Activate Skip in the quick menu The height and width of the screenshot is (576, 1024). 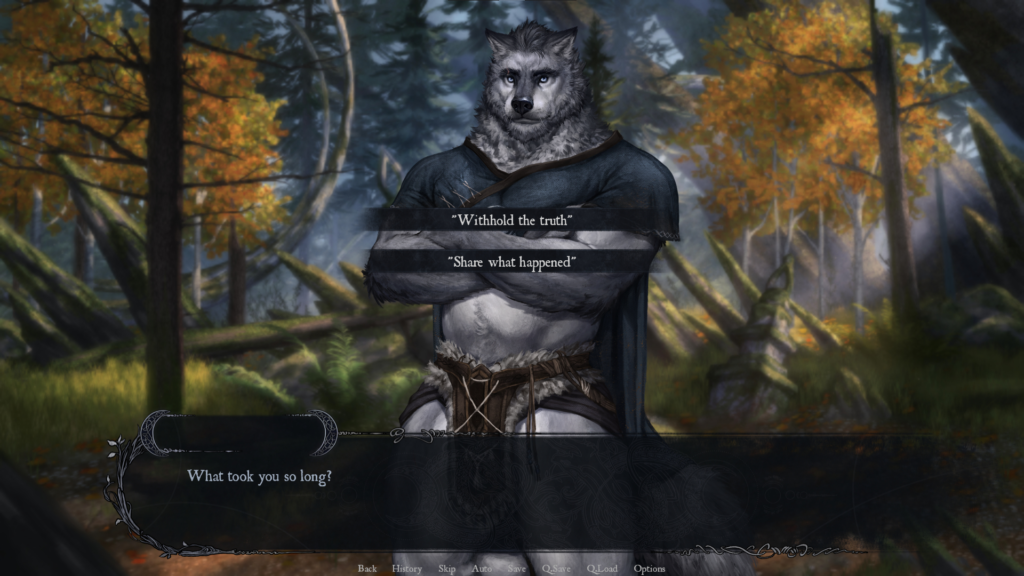click(x=446, y=569)
